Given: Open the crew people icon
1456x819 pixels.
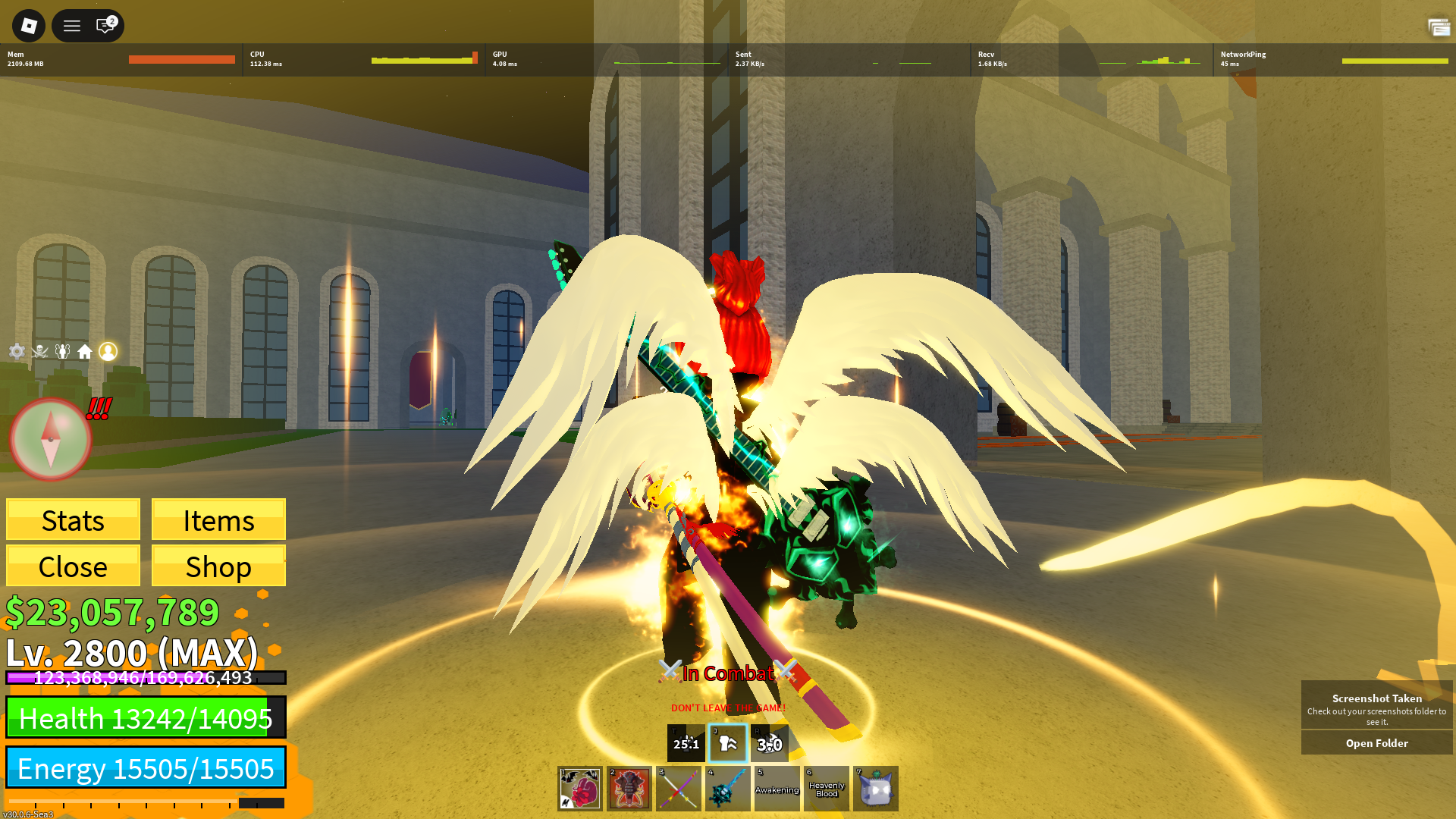Looking at the screenshot, I should [62, 351].
